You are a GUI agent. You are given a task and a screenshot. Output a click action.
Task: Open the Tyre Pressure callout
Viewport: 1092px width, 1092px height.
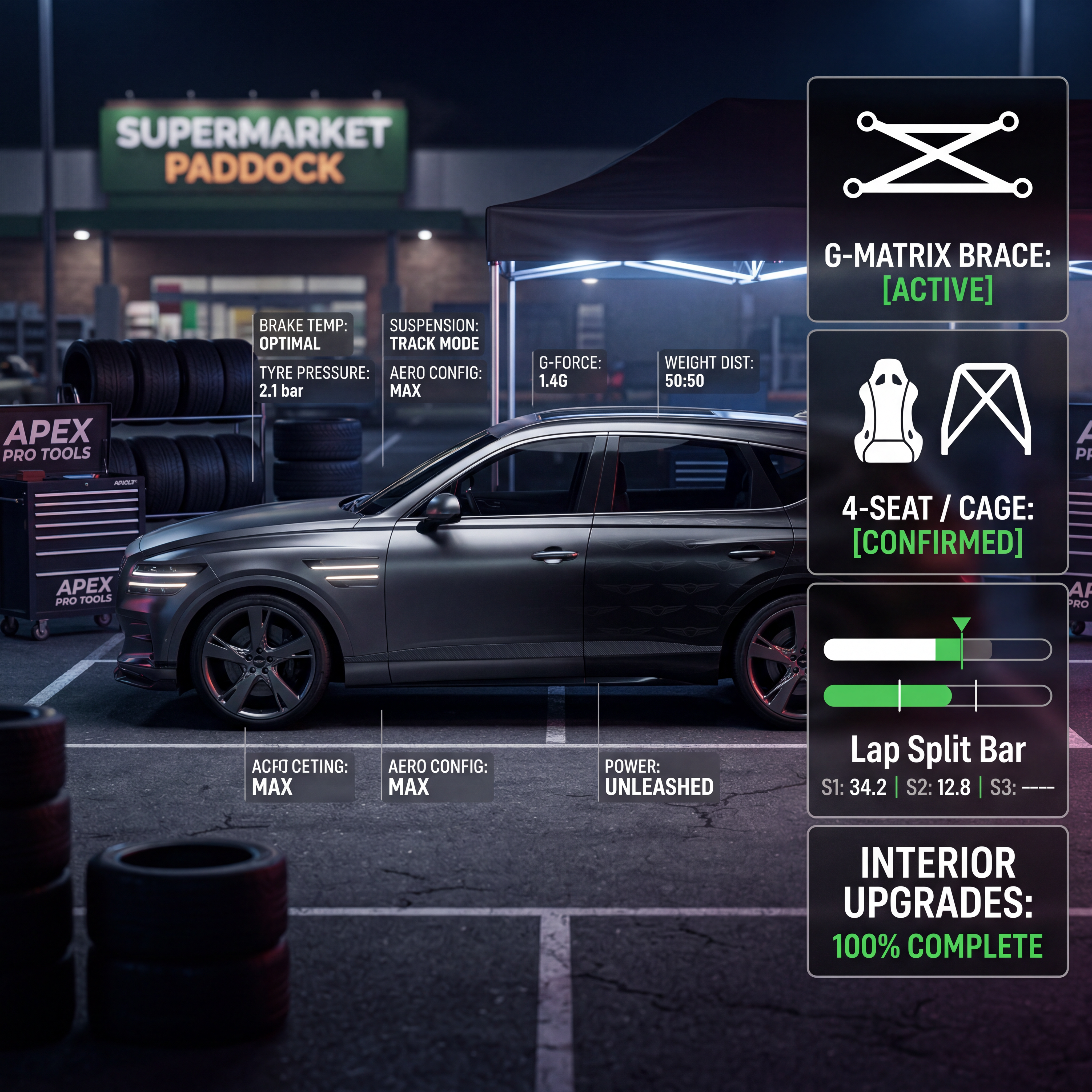click(x=314, y=382)
